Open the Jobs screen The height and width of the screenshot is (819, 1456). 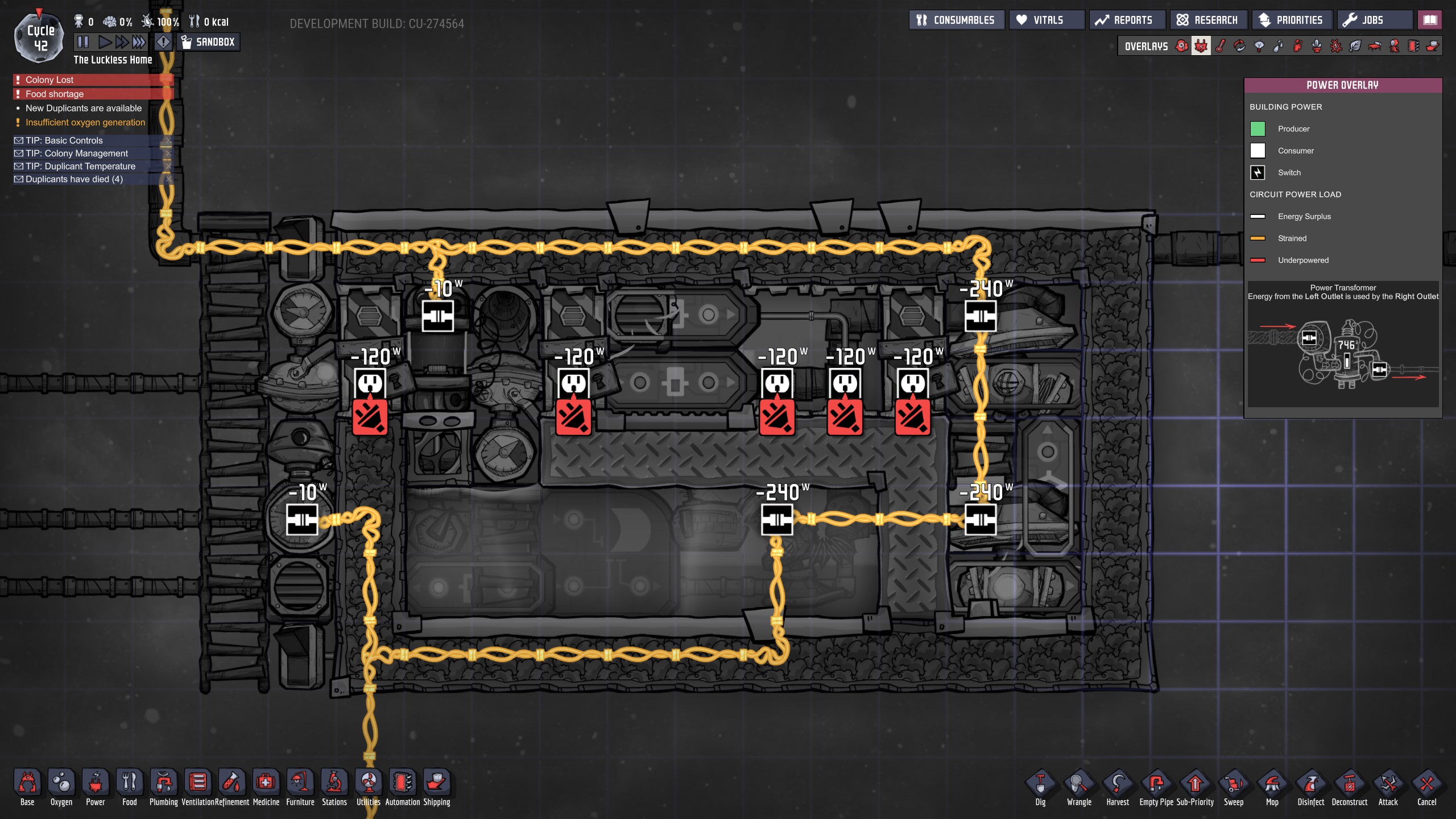pyautogui.click(x=1374, y=19)
